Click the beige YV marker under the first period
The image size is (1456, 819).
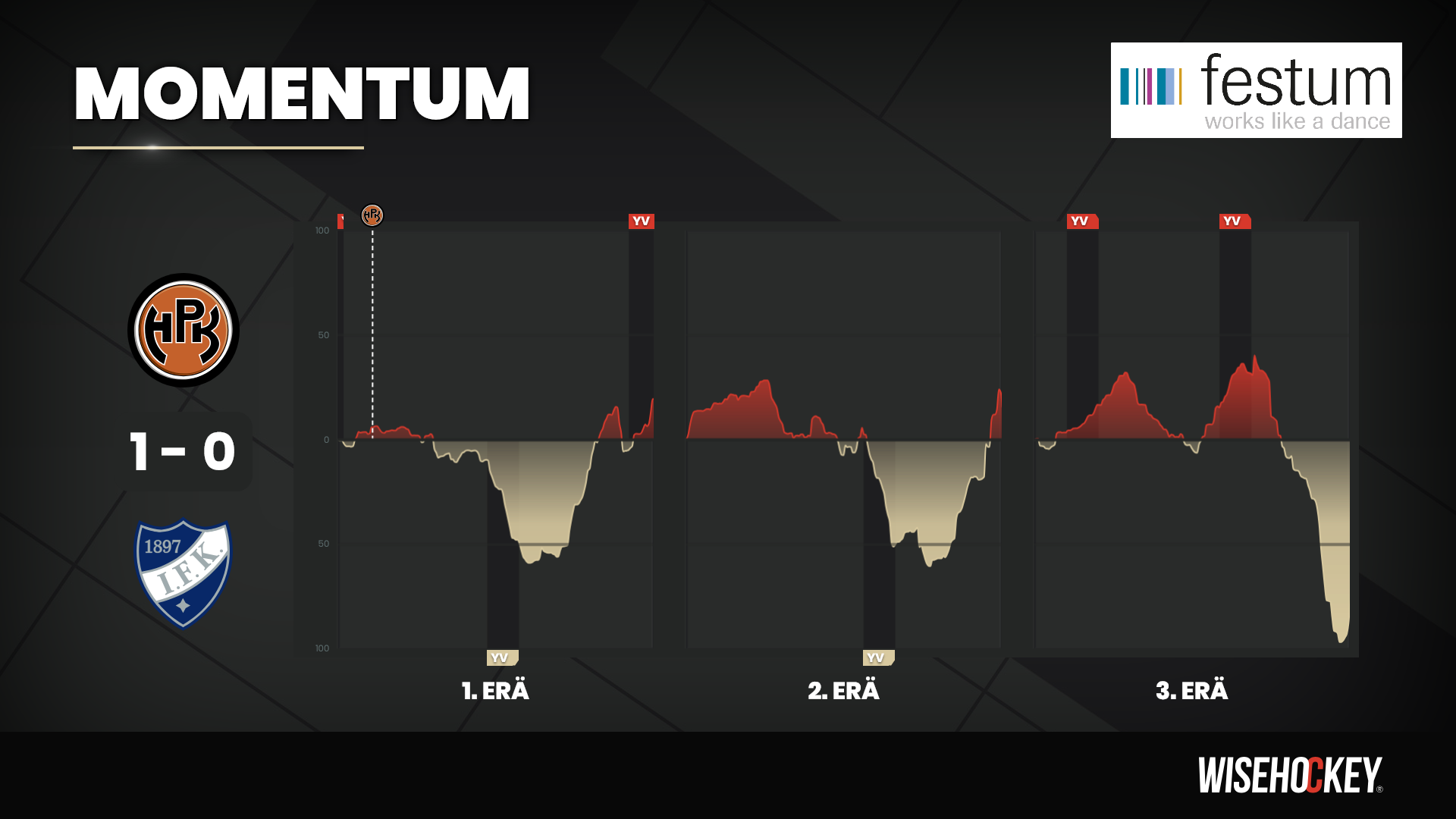pos(501,657)
